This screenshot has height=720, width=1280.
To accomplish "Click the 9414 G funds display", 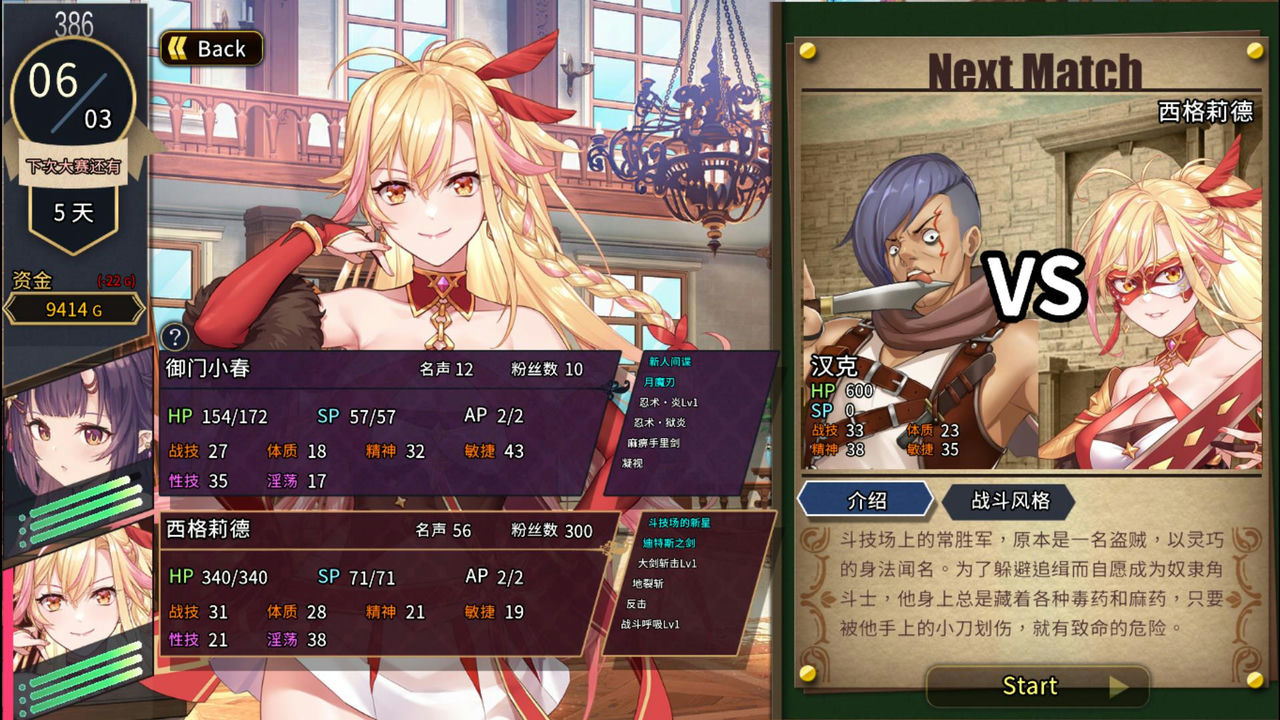I will [x=73, y=310].
